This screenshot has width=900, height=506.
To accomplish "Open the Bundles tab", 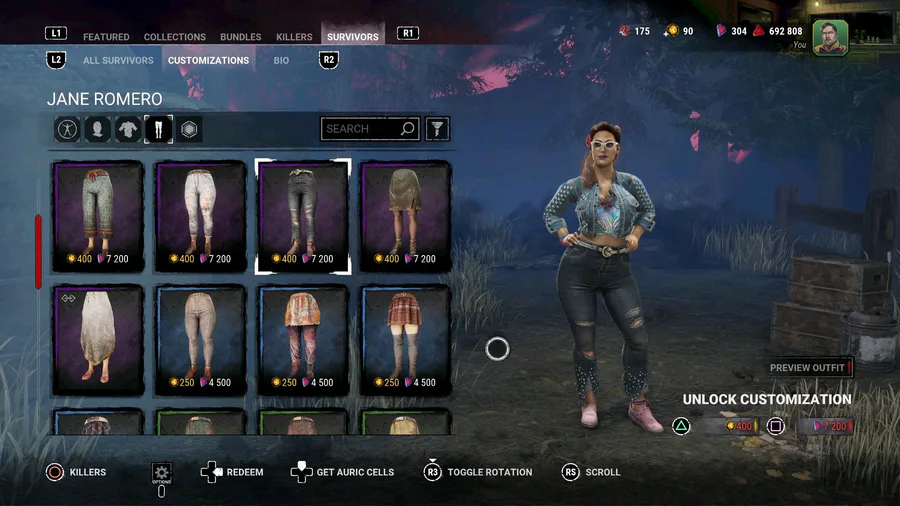I will (x=240, y=37).
